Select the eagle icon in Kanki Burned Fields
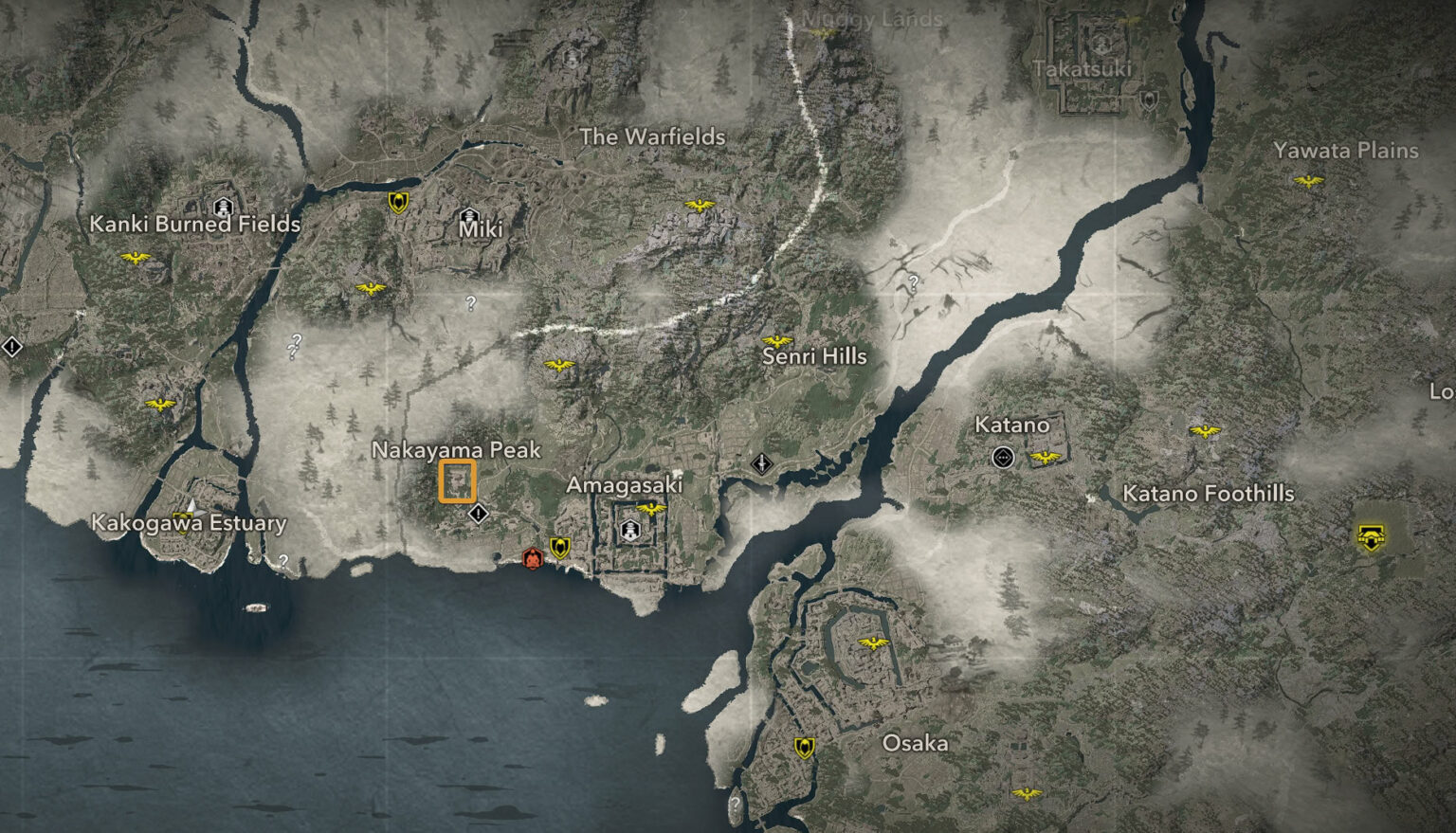Screen dimensions: 1456x833 coord(137,256)
